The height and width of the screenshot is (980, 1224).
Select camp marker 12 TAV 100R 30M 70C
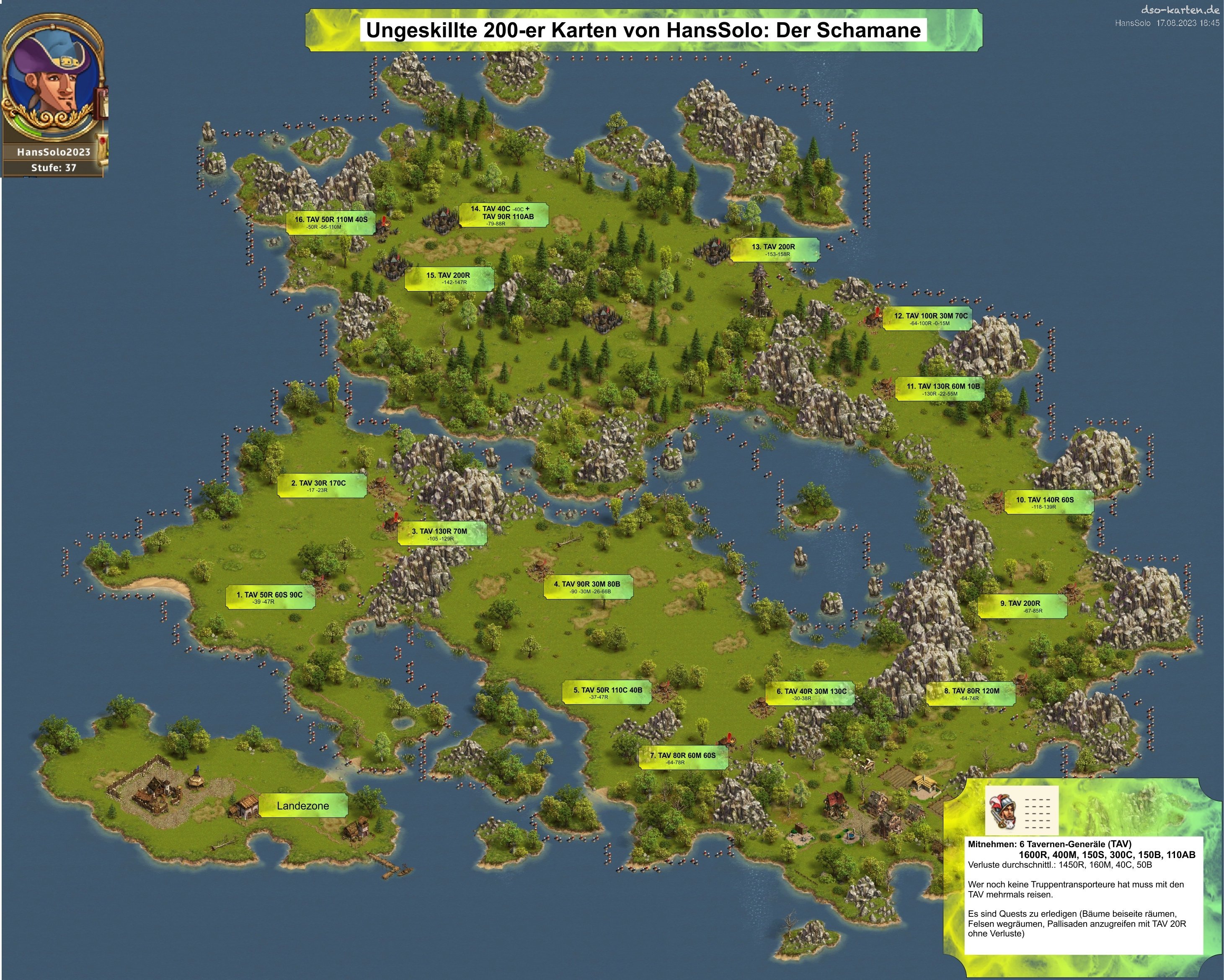[x=930, y=318]
